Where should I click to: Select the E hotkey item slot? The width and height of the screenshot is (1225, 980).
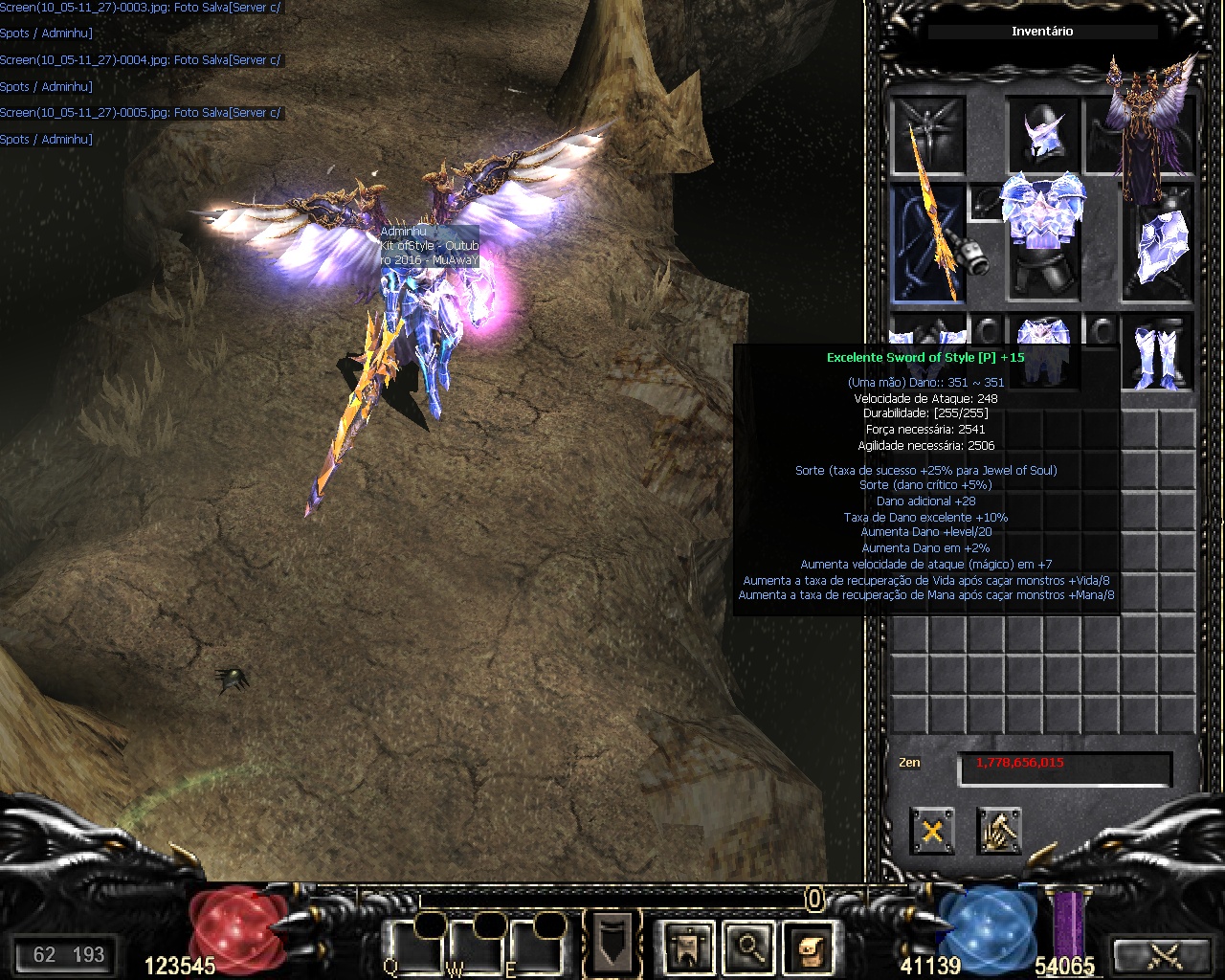(x=535, y=947)
